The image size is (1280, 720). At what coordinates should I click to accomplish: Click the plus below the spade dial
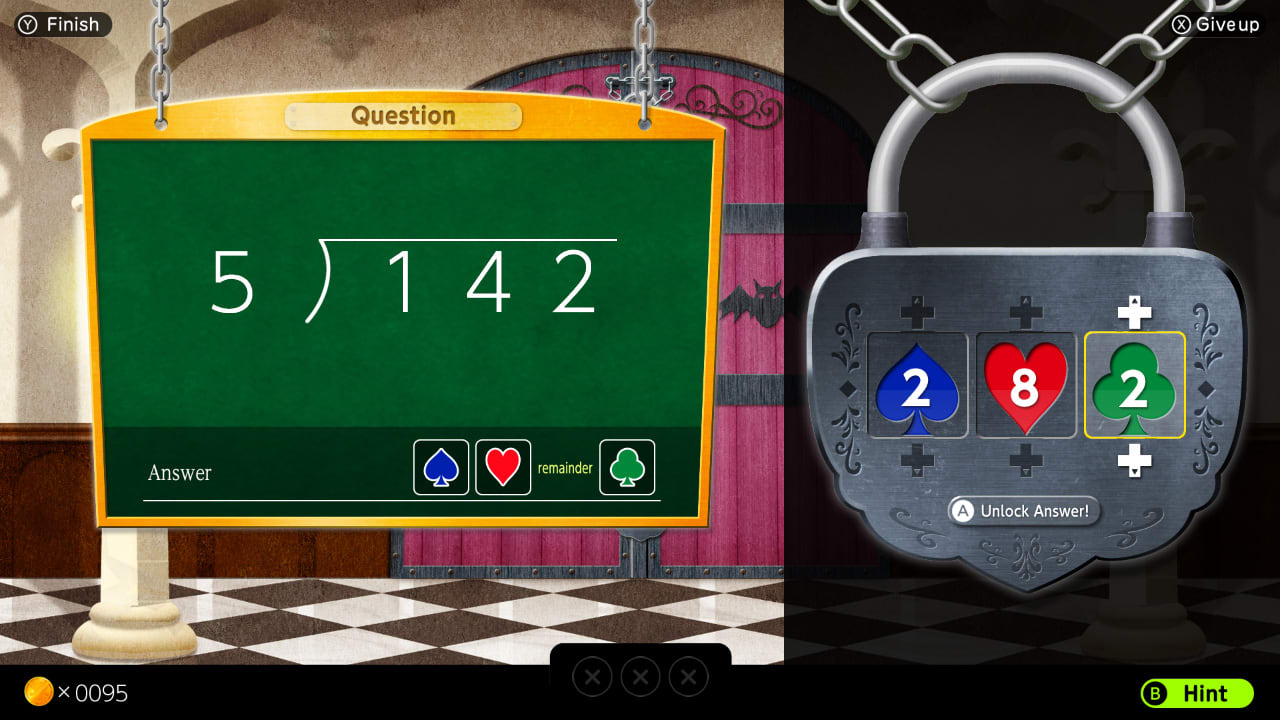coord(917,459)
